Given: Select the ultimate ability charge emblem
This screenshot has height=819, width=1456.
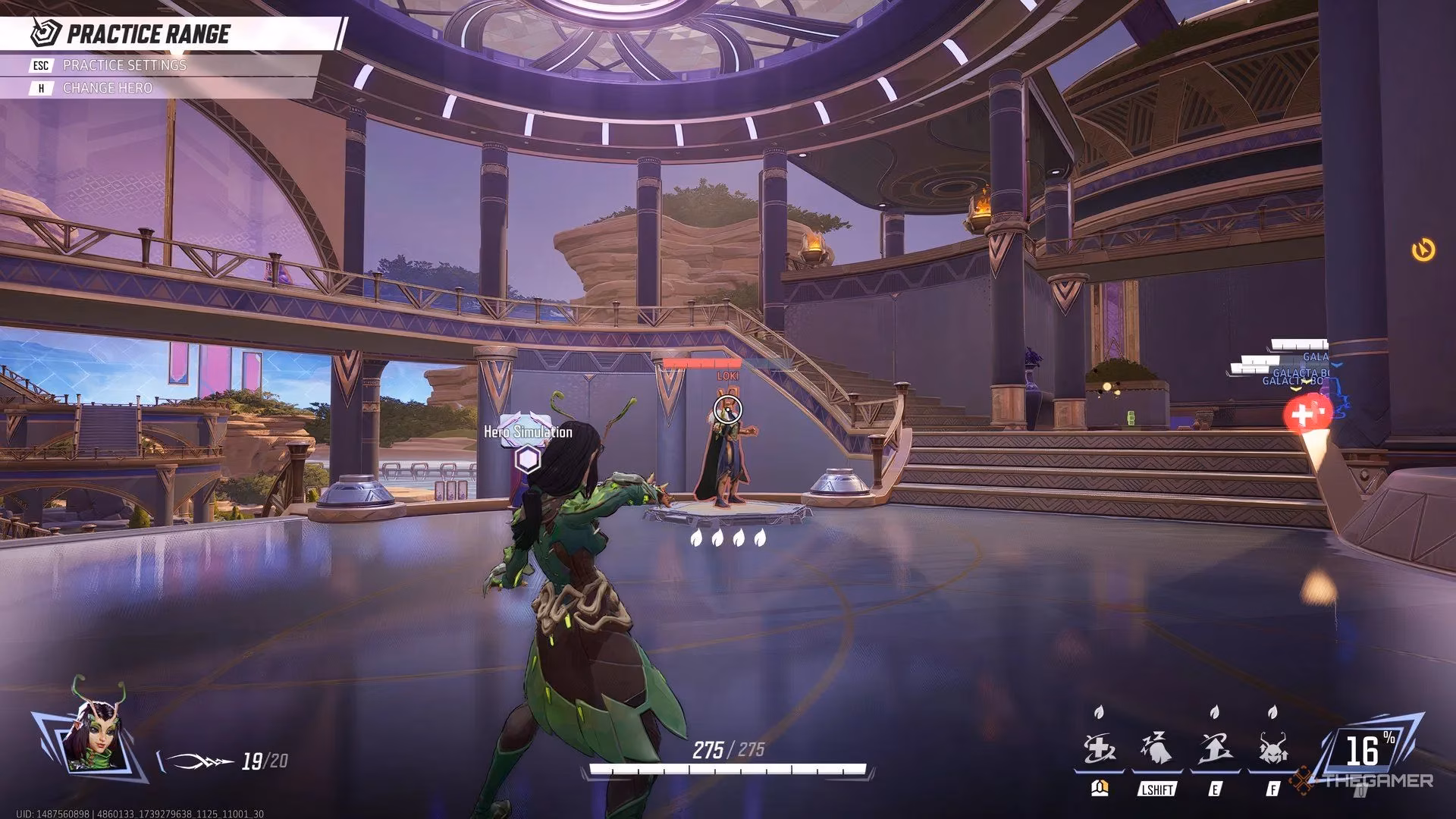Looking at the screenshot, I should (1363, 751).
